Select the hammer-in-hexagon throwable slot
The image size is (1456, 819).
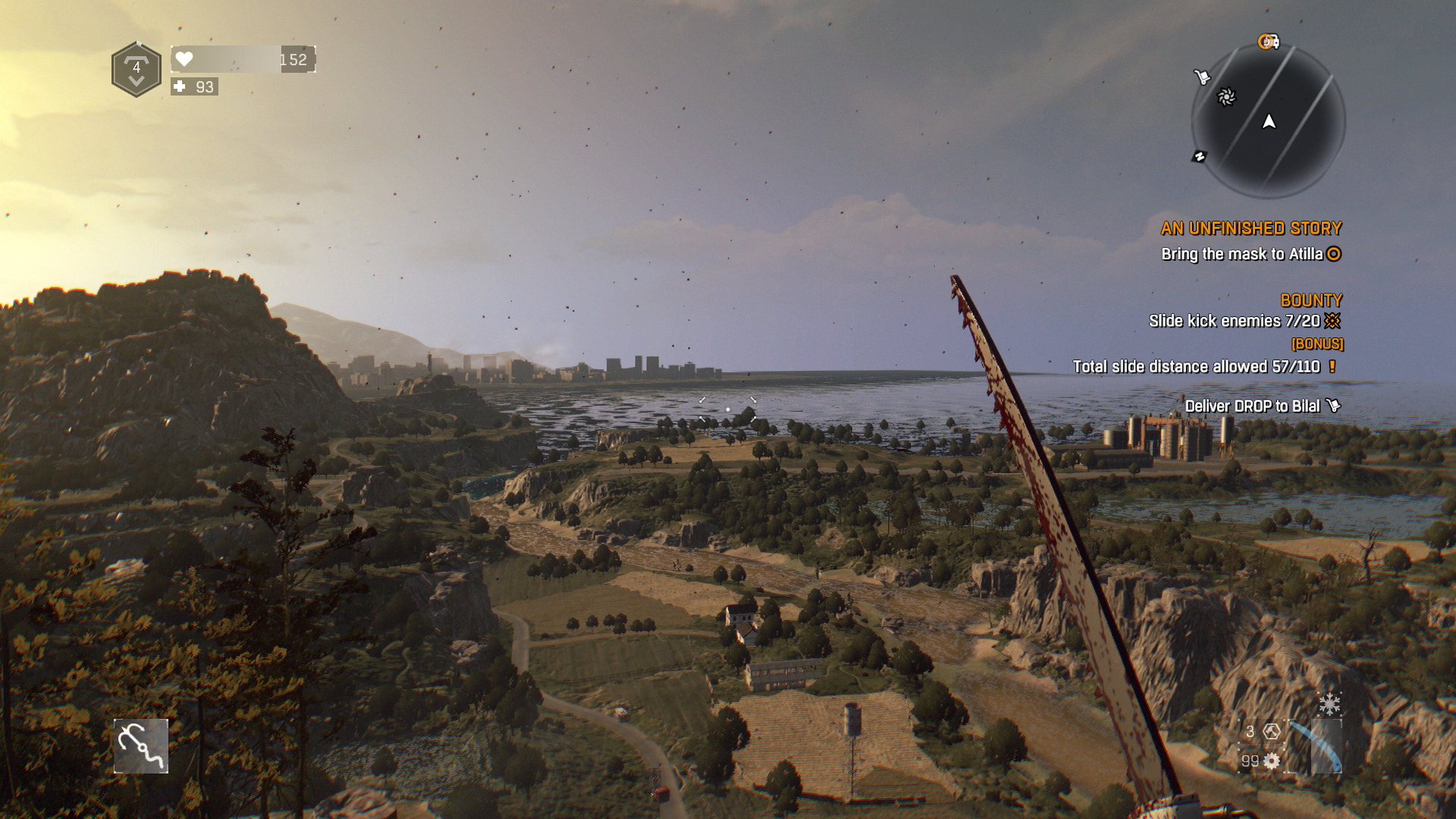[1272, 731]
